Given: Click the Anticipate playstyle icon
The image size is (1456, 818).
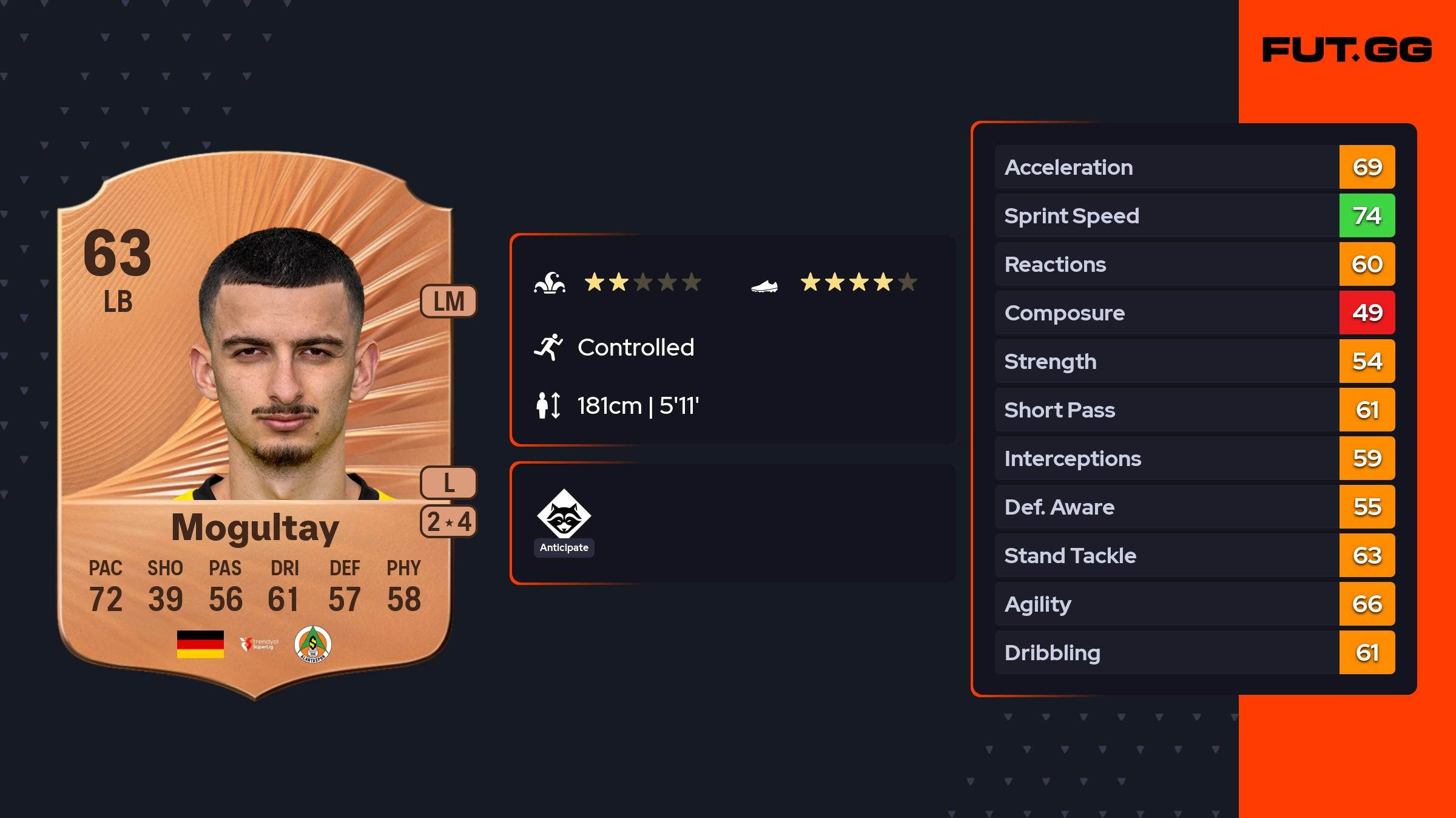Looking at the screenshot, I should click(x=564, y=515).
